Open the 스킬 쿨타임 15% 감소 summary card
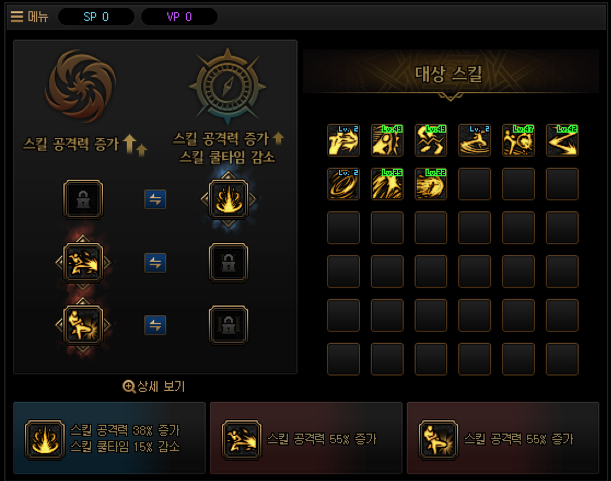 tap(109, 438)
